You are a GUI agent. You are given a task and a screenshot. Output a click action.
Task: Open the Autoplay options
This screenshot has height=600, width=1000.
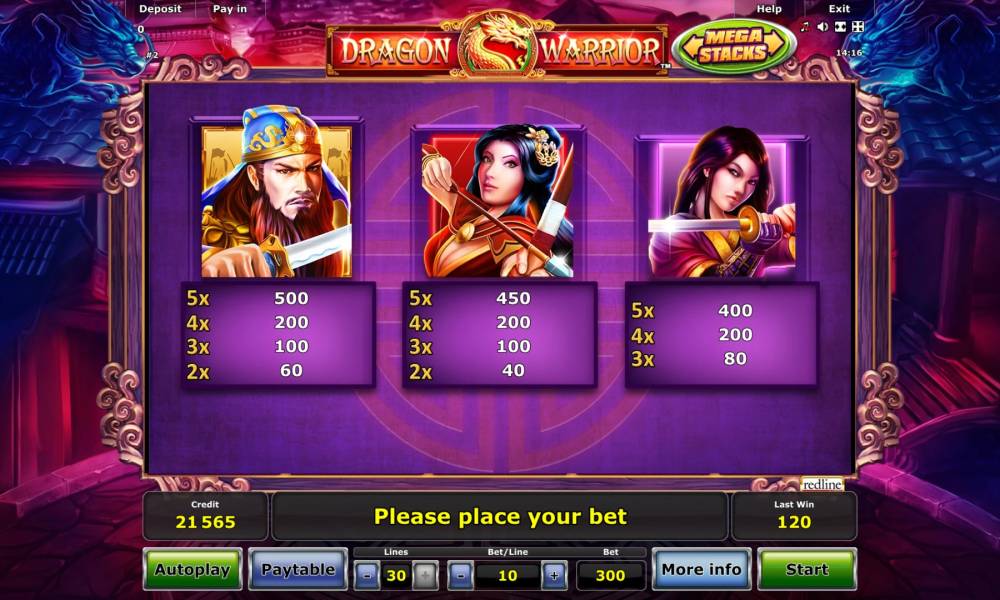[192, 570]
